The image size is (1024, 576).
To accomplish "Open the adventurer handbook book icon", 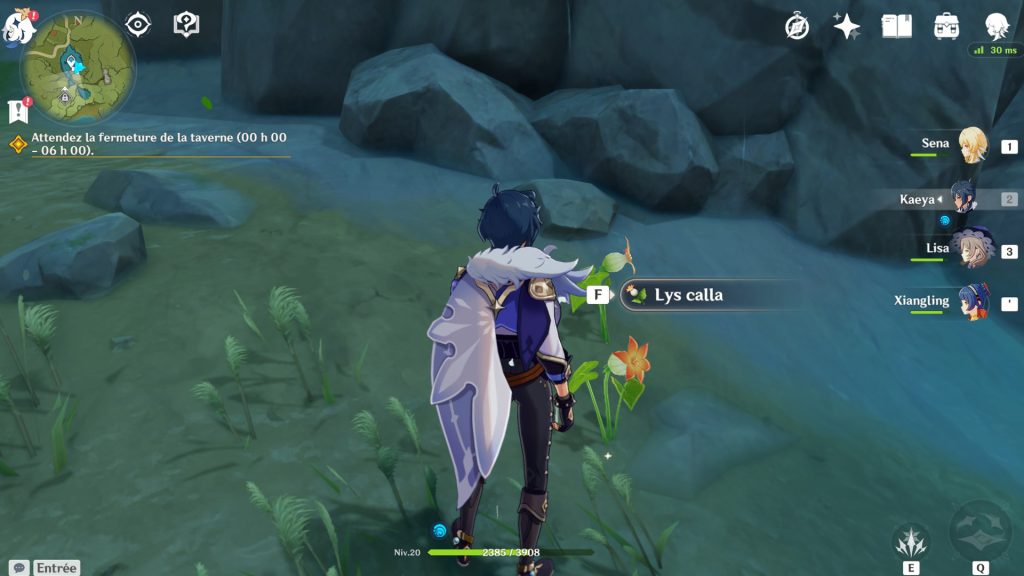I will click(897, 27).
